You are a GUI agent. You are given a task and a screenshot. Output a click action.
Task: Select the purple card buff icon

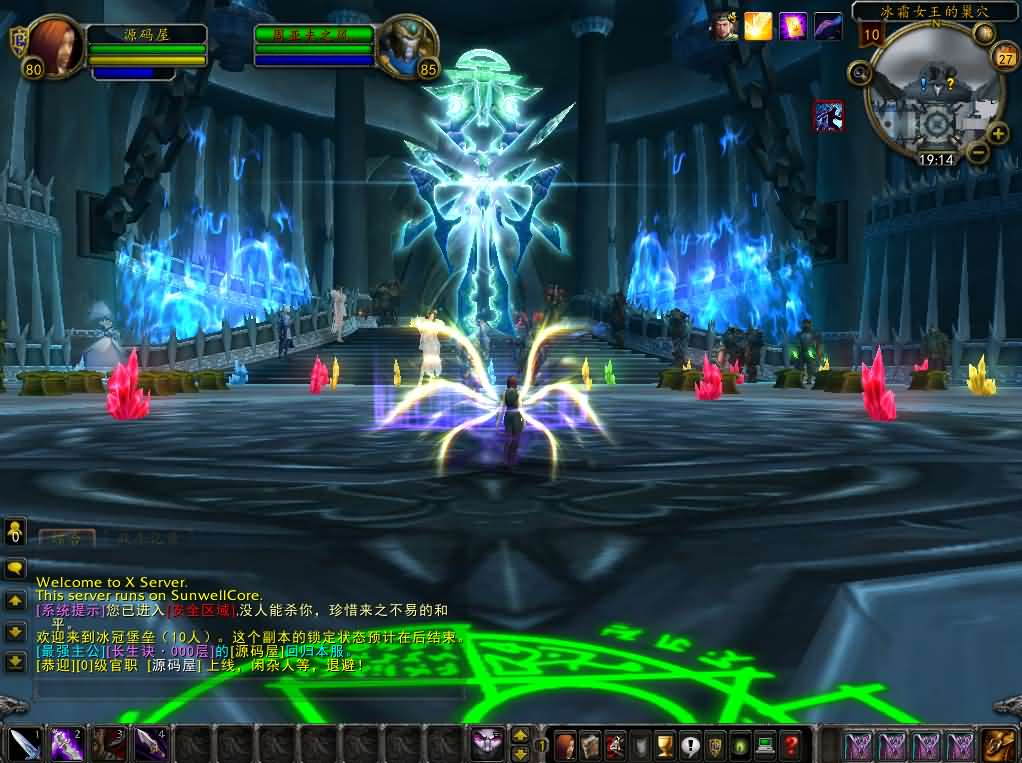[793, 26]
